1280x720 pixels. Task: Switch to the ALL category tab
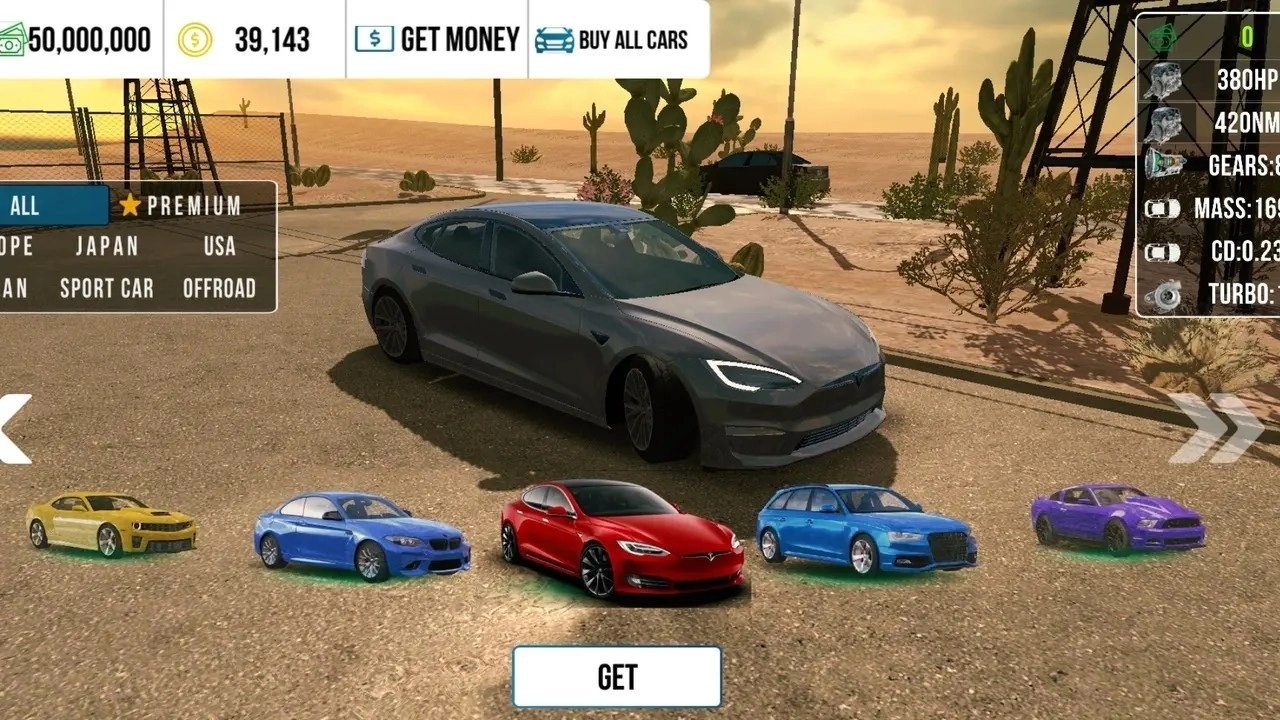tap(40, 206)
